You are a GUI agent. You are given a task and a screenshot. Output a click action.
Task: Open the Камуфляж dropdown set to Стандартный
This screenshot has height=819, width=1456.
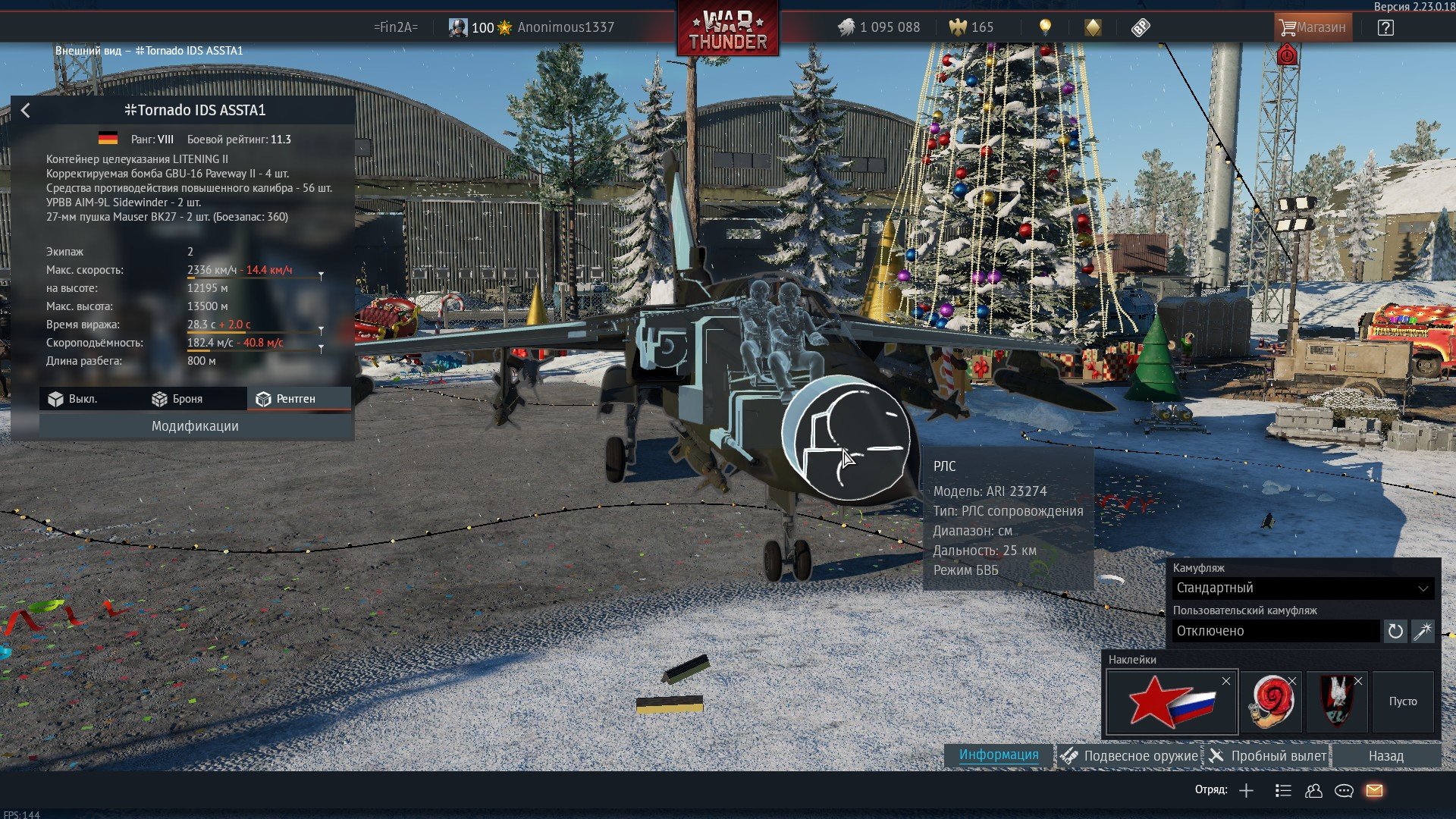(1302, 588)
